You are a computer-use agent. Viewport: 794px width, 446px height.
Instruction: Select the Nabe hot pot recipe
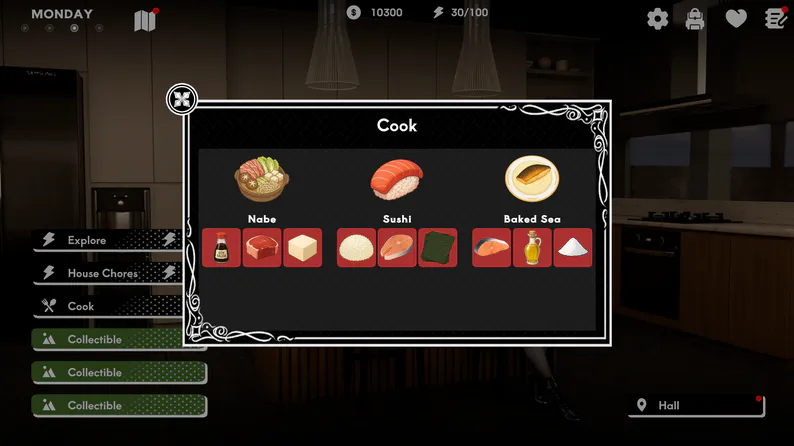[x=261, y=179]
